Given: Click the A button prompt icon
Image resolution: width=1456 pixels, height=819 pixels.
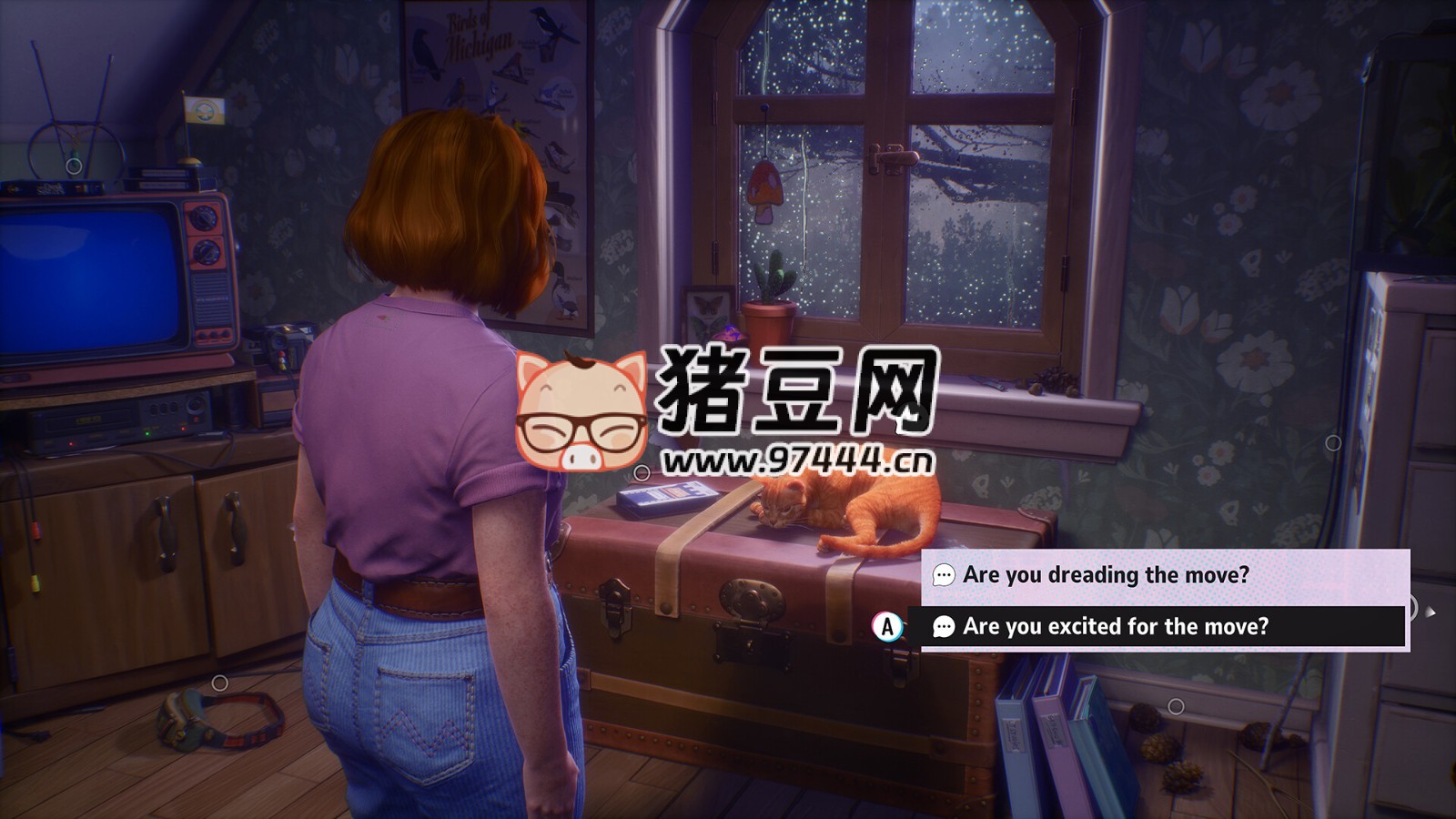Looking at the screenshot, I should tap(887, 626).
